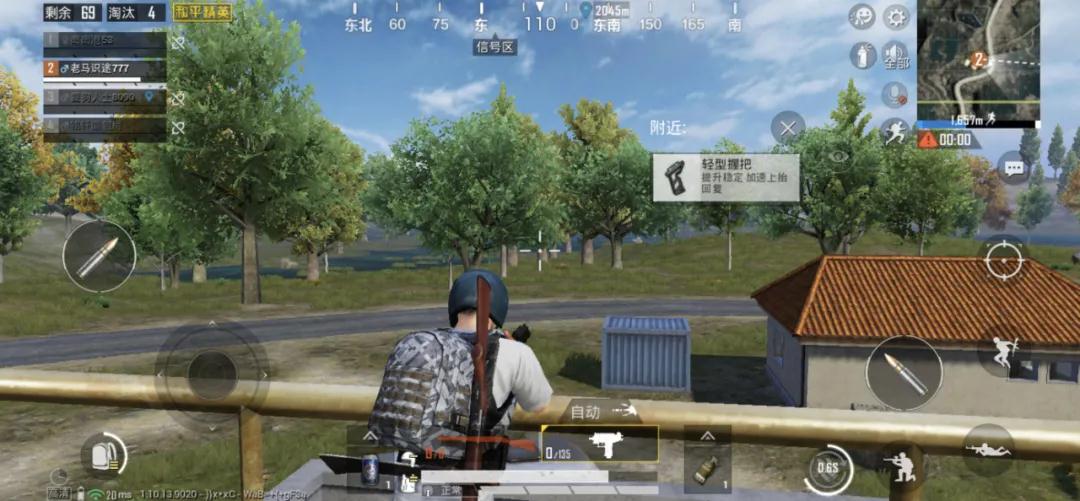The width and height of the screenshot is (1080, 501).
Task: Go prone with the lying figure button
Action: click(988, 450)
